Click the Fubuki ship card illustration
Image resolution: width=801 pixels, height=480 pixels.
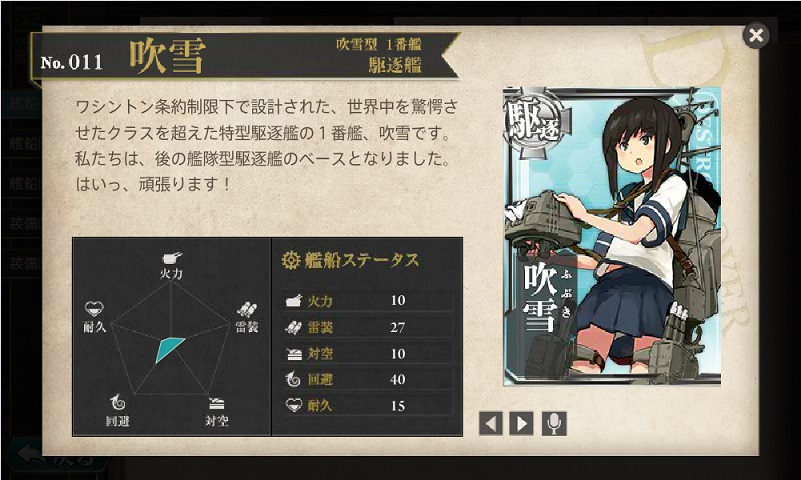click(x=611, y=235)
